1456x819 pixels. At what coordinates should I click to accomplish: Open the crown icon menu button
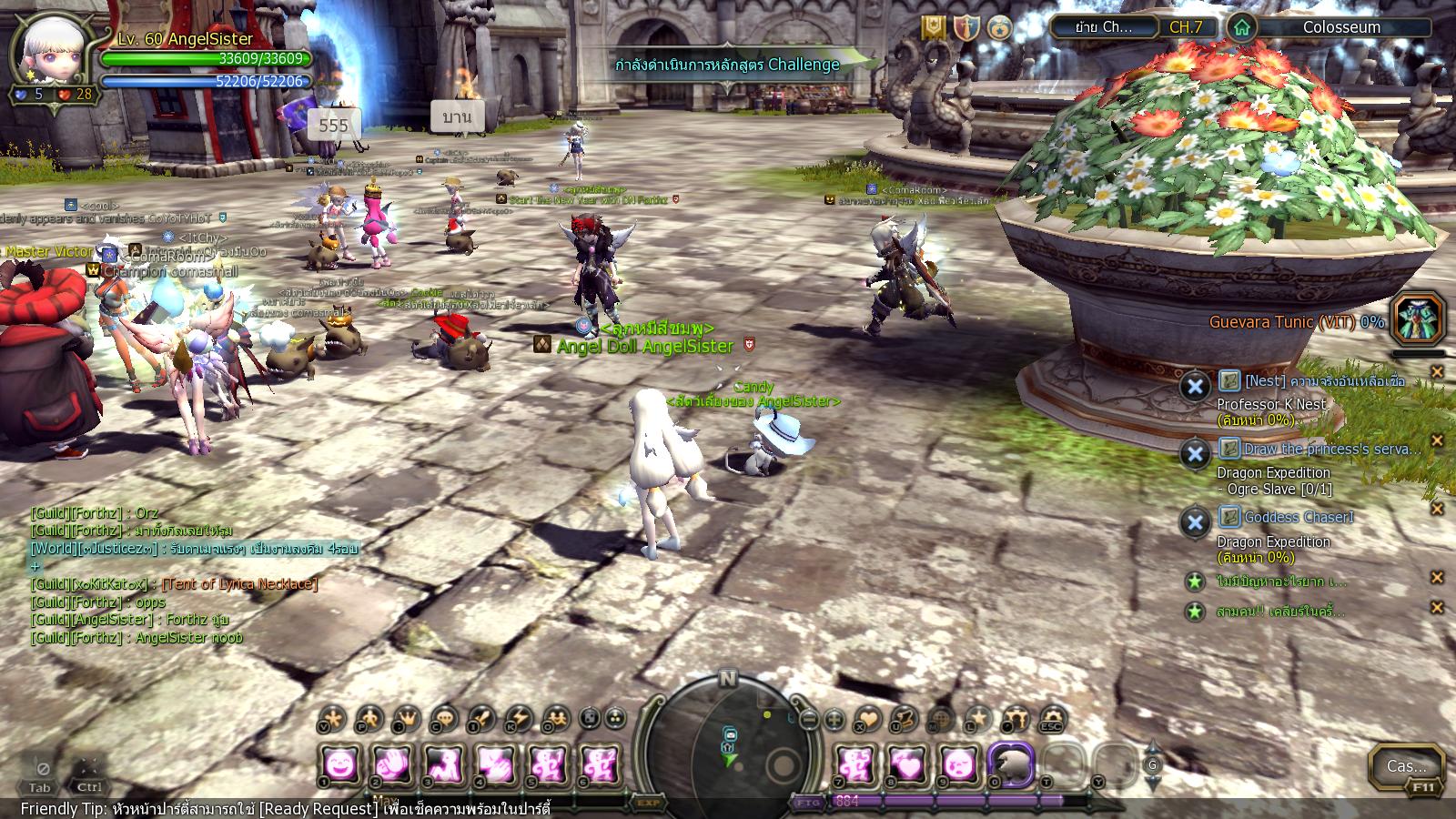[407, 719]
